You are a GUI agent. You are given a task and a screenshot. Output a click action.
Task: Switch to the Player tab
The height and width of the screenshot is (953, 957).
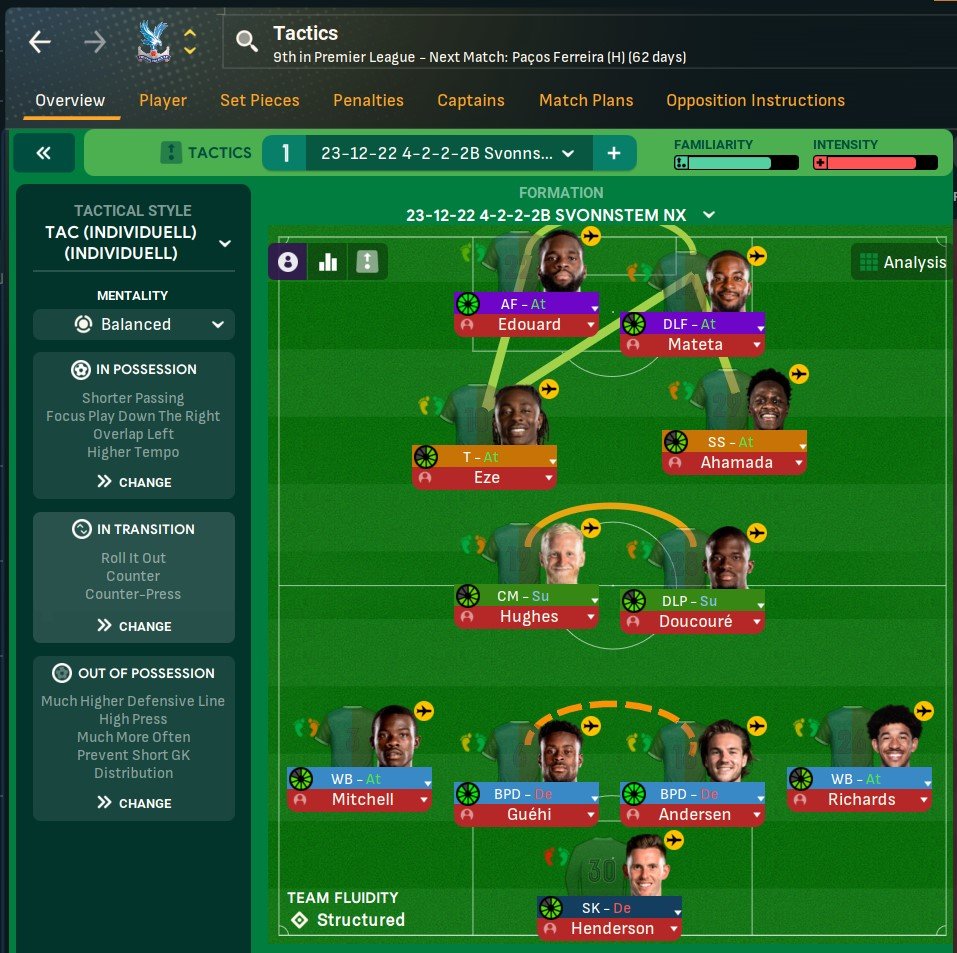pos(163,100)
